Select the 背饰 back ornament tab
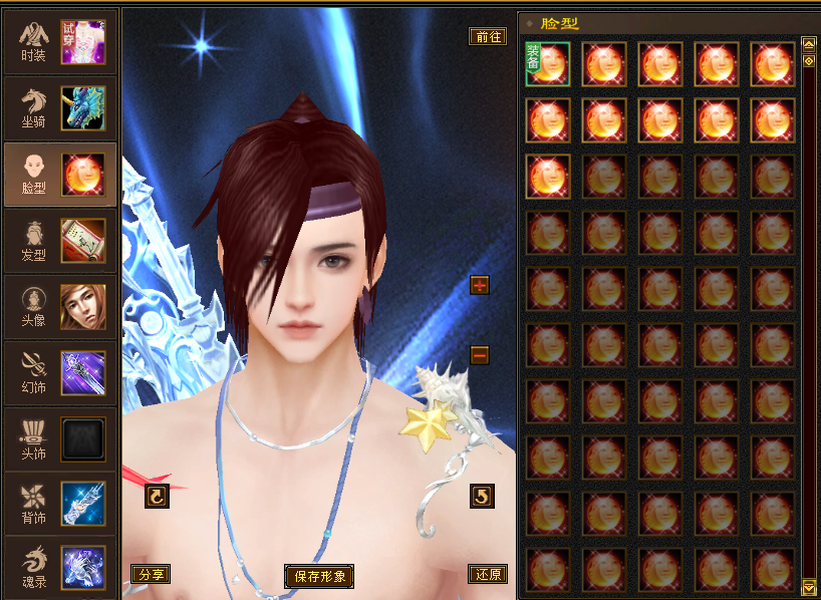The height and width of the screenshot is (600, 821). (59, 503)
